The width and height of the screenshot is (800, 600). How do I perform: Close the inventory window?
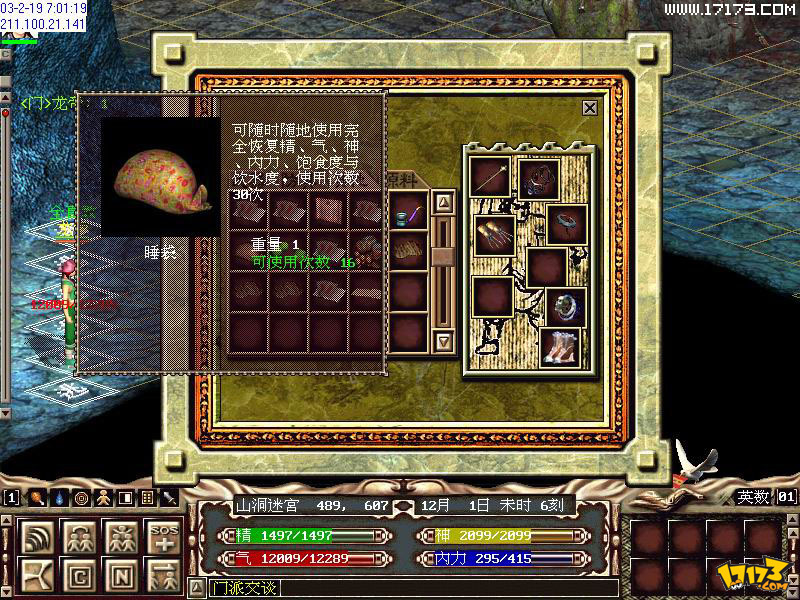[590, 108]
